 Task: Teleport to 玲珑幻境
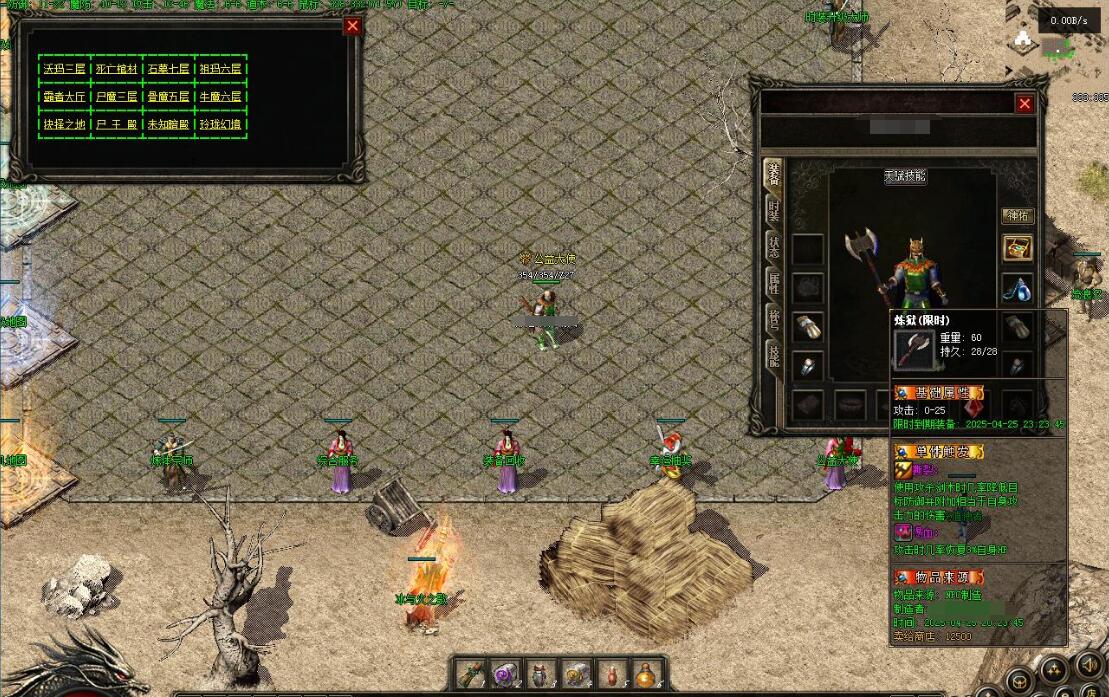click(220, 125)
